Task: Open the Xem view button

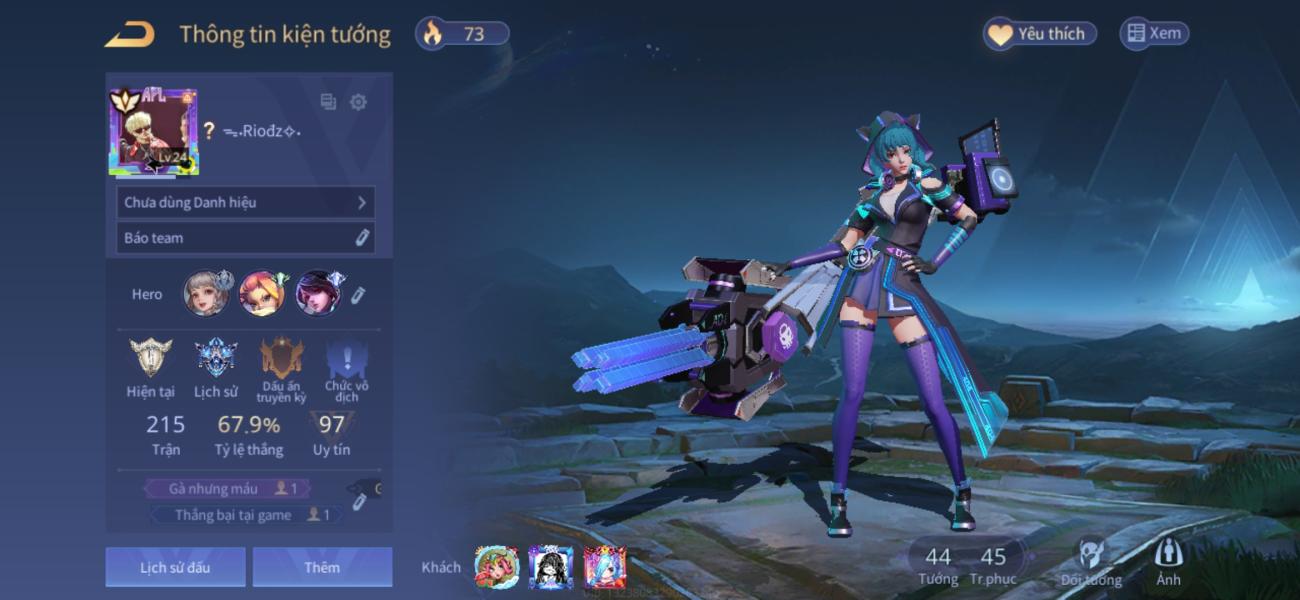Action: click(1154, 33)
